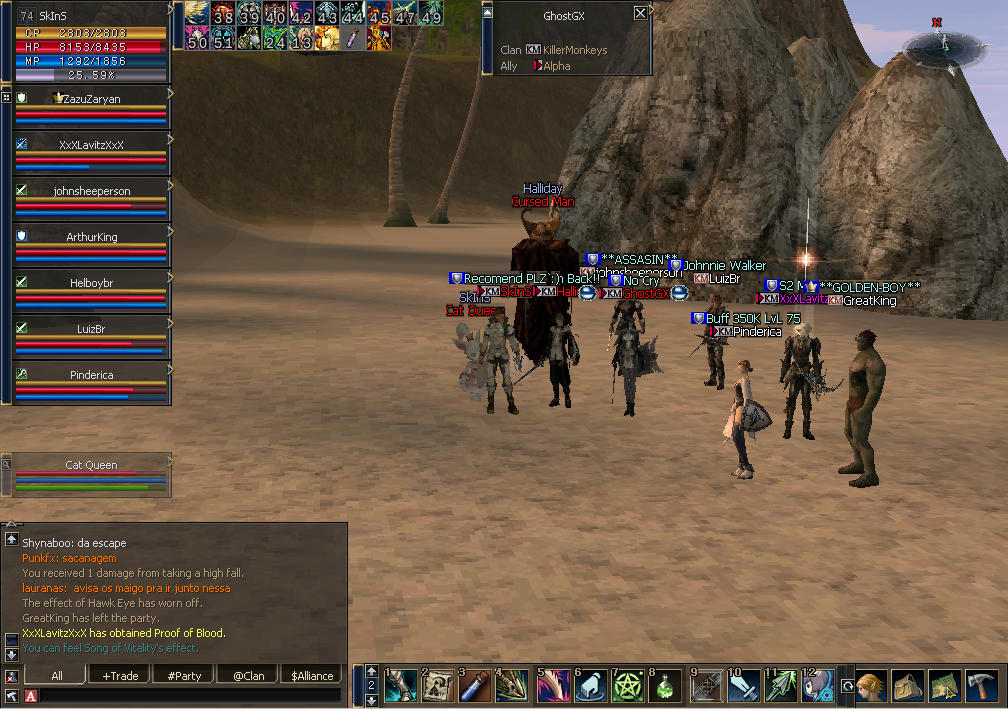Activate the white fist skill in slot 6
This screenshot has width=1008, height=709.
click(590, 686)
